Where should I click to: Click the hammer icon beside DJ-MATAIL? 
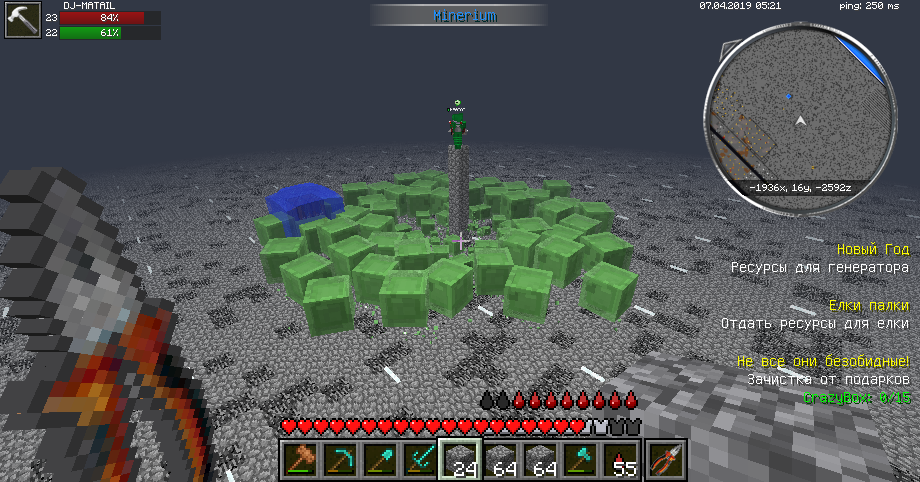21,20
